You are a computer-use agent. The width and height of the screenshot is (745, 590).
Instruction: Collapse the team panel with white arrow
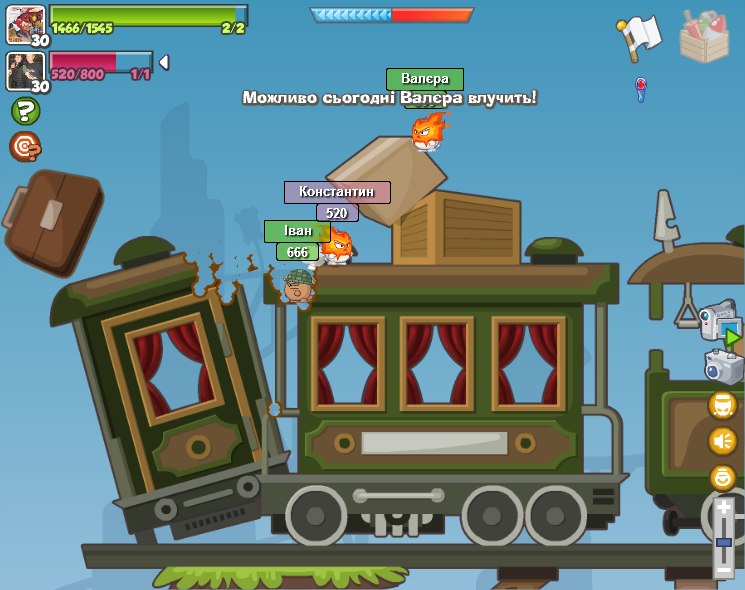tap(164, 62)
